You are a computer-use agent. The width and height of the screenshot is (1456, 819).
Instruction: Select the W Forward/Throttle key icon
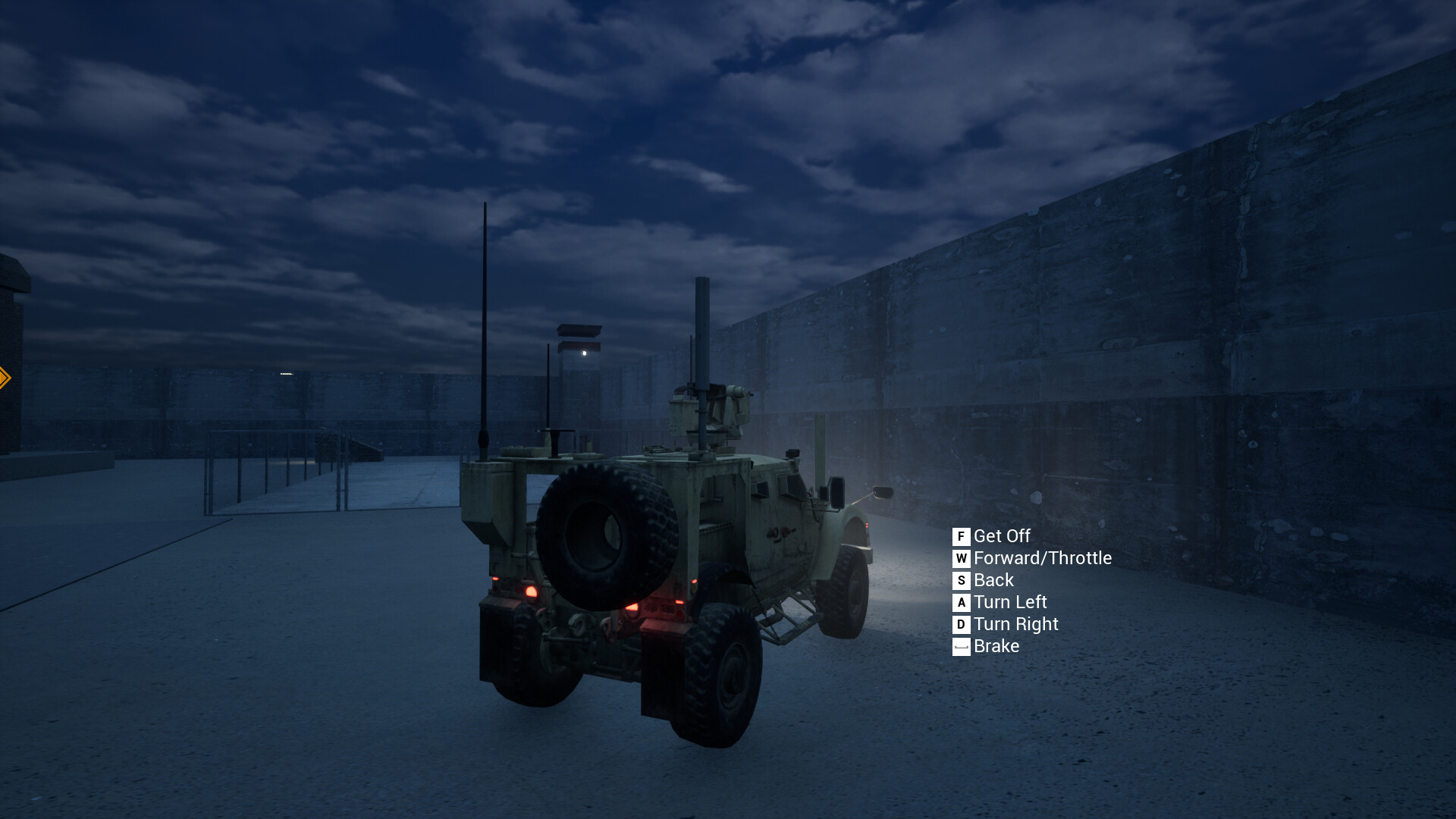961,559
